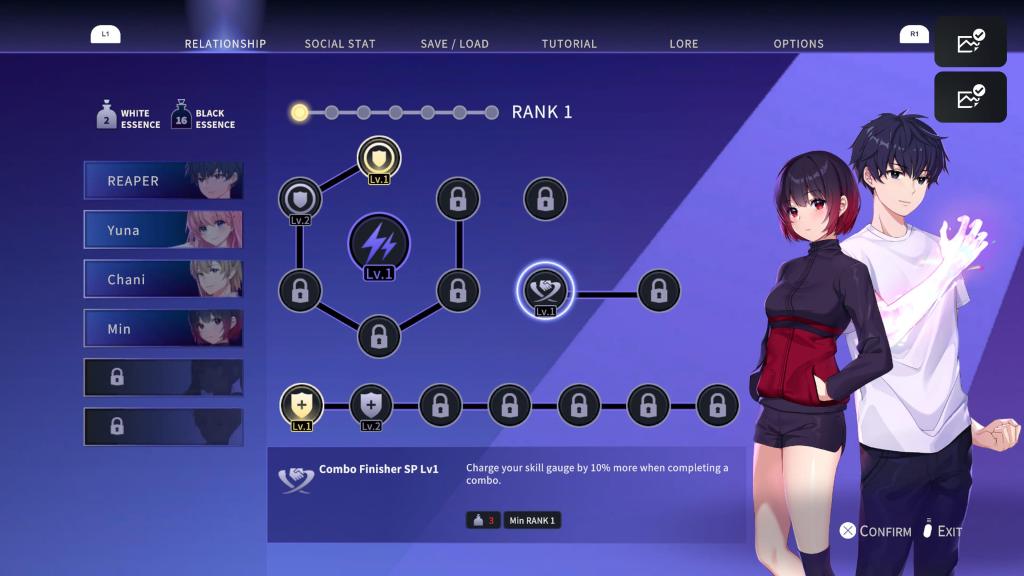The height and width of the screenshot is (576, 1024).
Task: Show the Lore tab
Action: (x=684, y=44)
